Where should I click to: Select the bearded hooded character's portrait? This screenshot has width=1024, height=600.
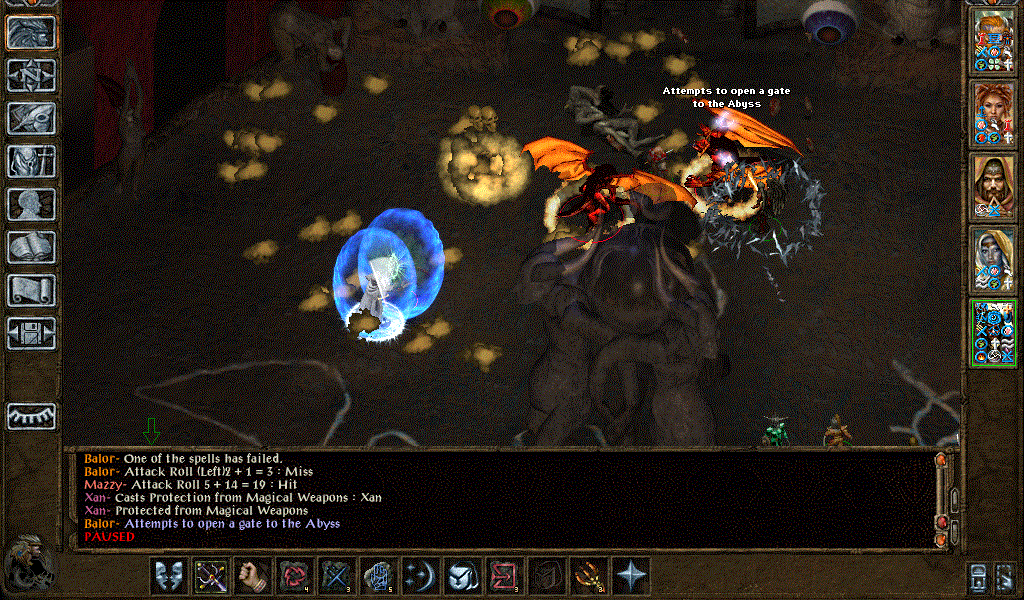[x=994, y=186]
